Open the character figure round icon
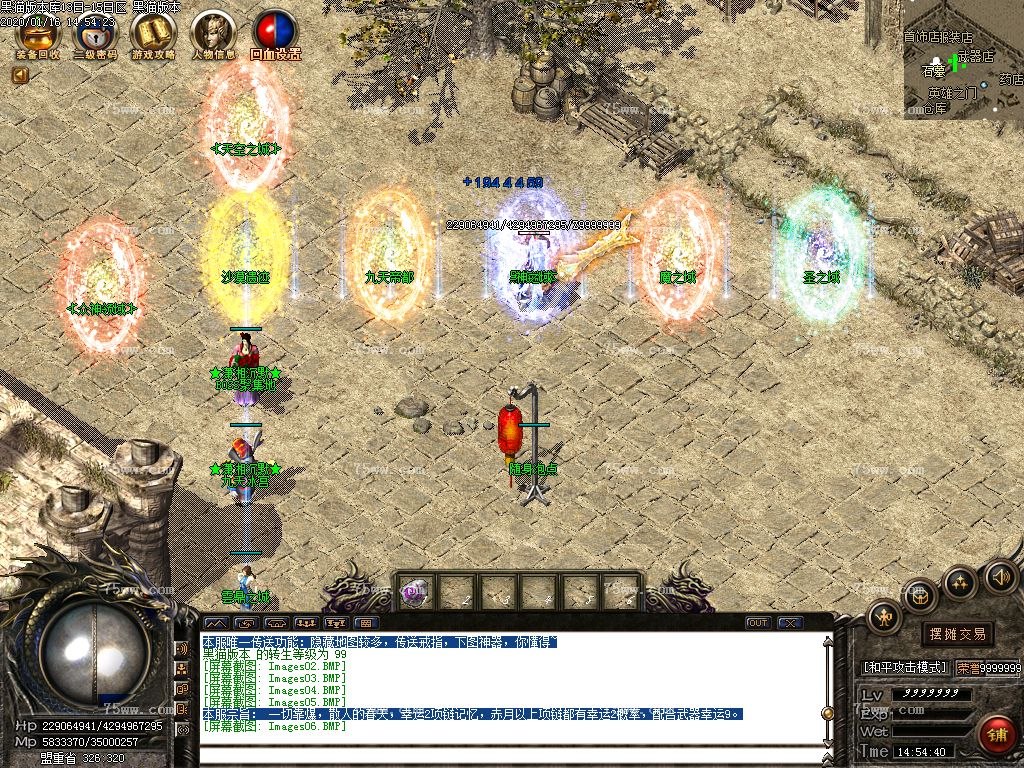 (x=884, y=617)
